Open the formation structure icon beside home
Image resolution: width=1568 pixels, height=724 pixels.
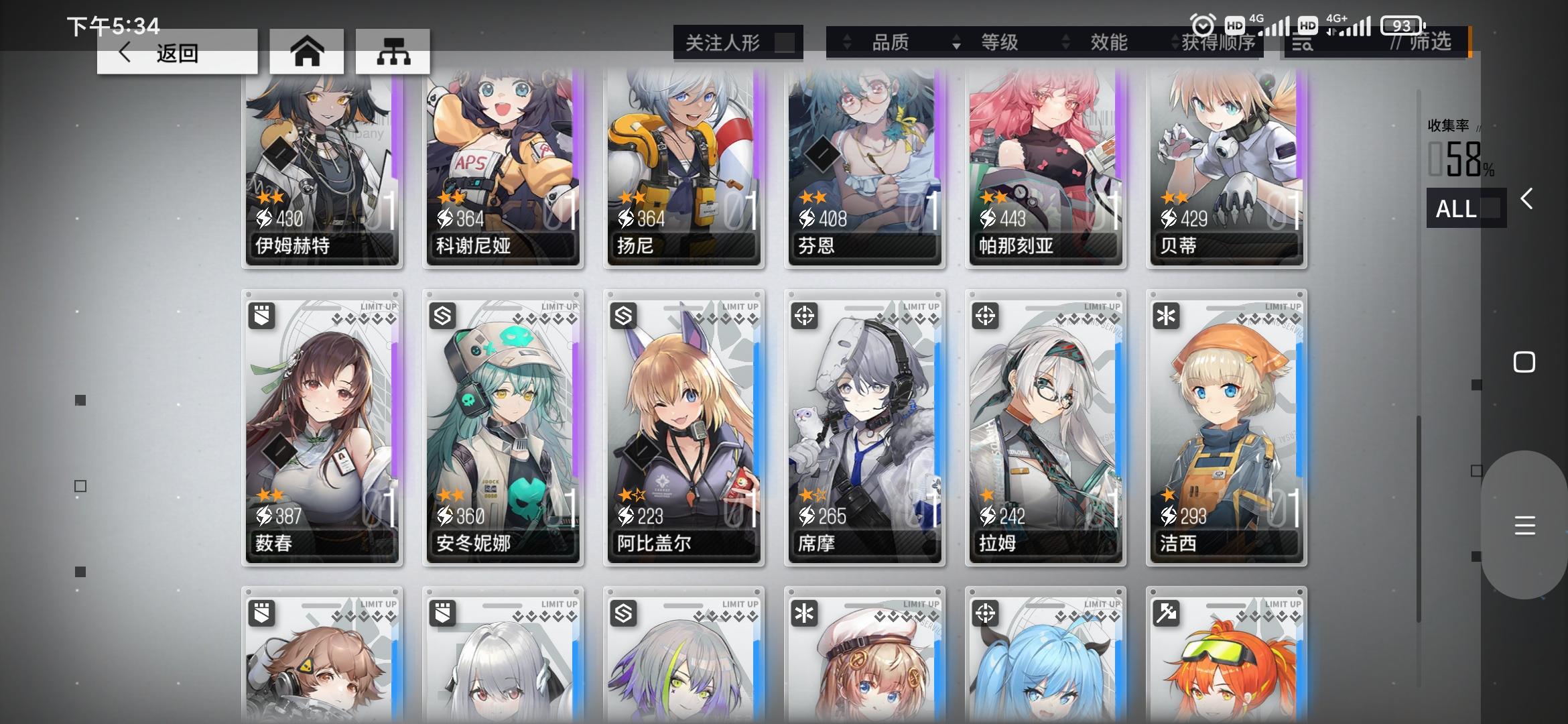pos(393,50)
